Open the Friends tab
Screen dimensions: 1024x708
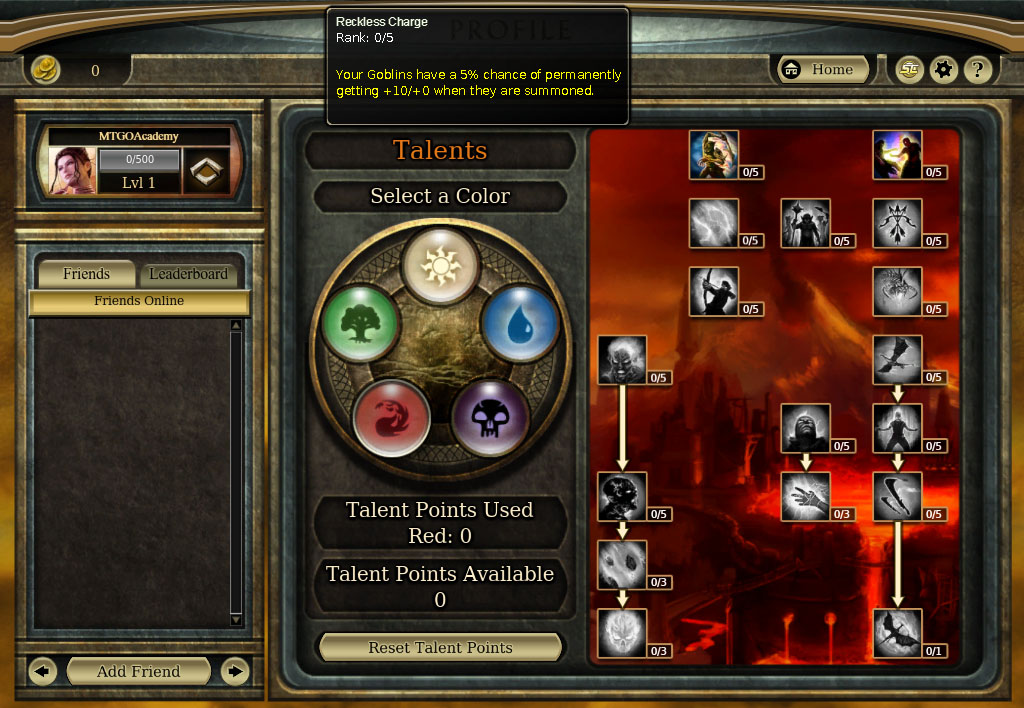[x=86, y=274]
